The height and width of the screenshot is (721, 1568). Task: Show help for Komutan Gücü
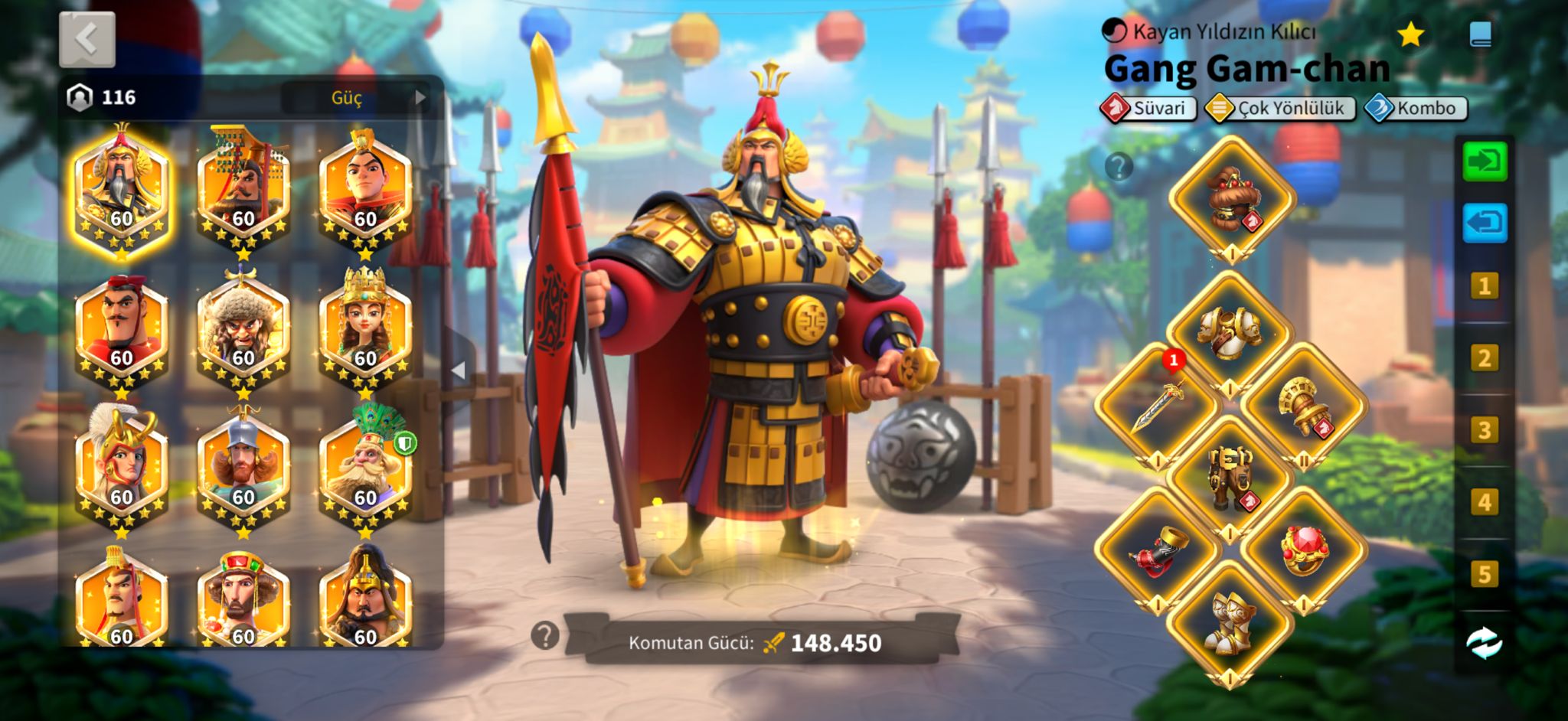click(545, 635)
